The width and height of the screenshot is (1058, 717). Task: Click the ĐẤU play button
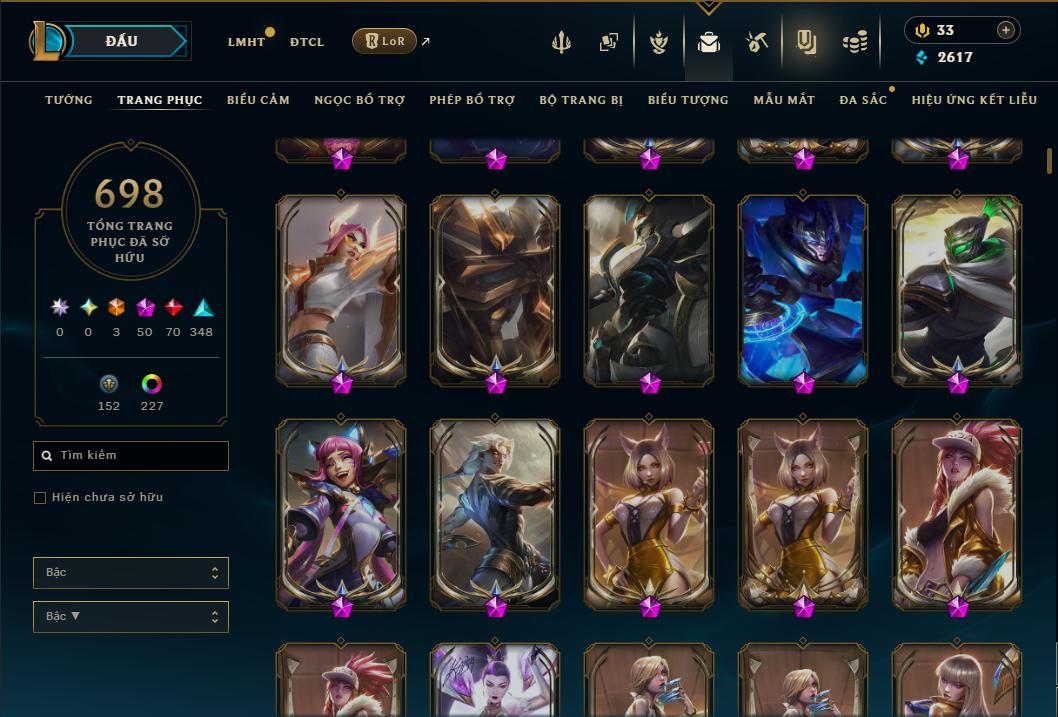[x=122, y=41]
